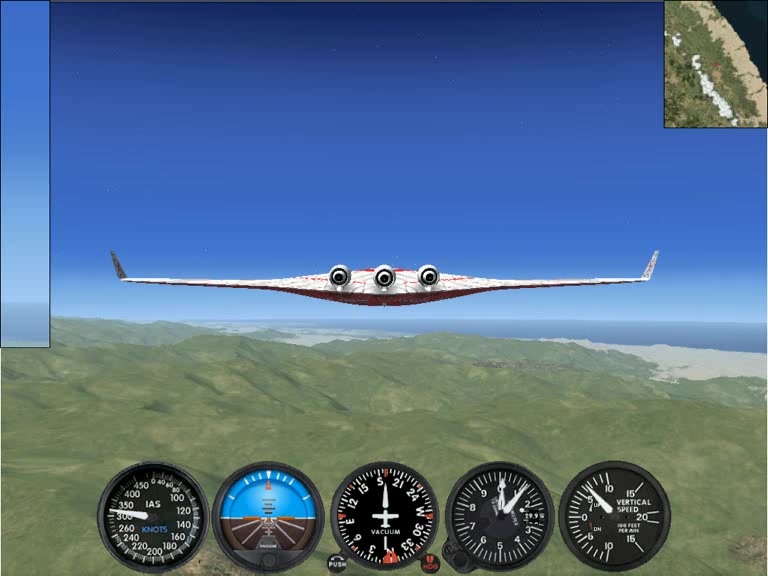Click the altimeter gauge
The height and width of the screenshot is (576, 768).
(500, 516)
